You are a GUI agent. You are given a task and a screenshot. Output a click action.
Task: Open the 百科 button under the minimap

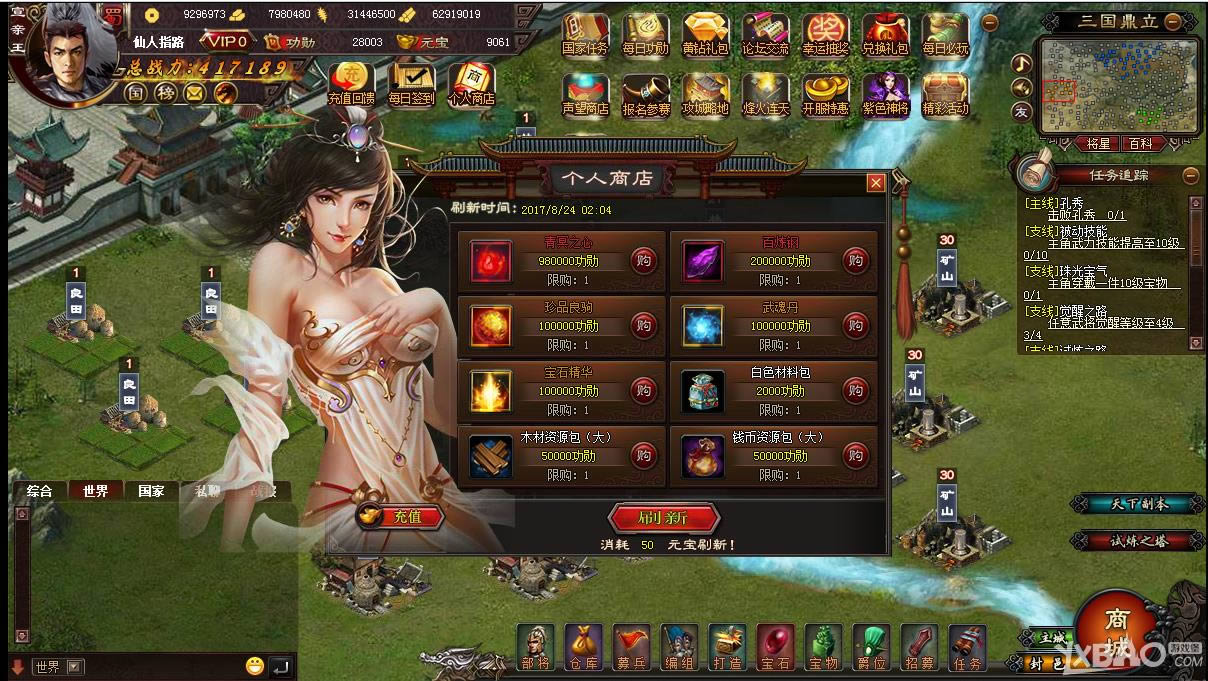[1140, 144]
